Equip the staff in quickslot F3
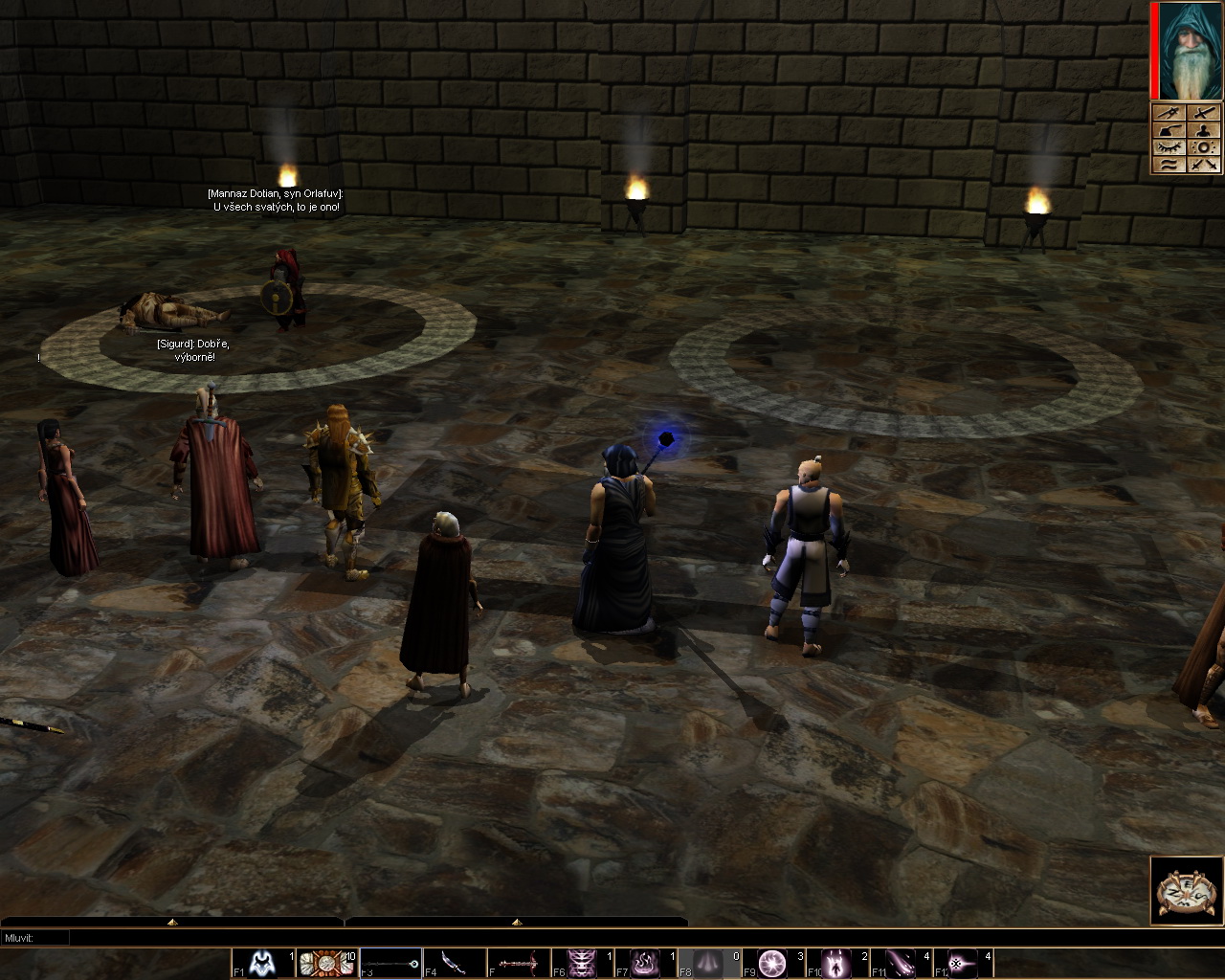This screenshot has height=980, width=1225. point(391,963)
